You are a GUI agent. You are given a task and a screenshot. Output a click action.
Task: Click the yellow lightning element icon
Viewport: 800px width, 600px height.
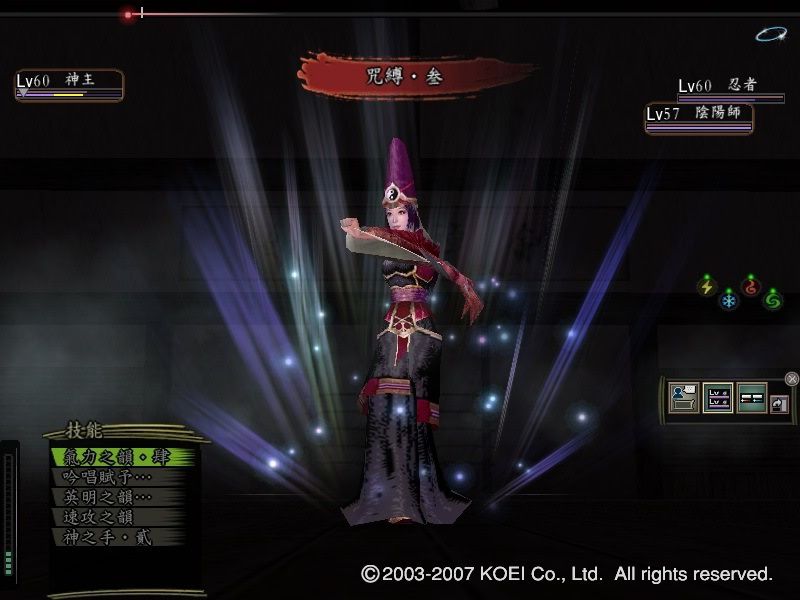click(707, 287)
